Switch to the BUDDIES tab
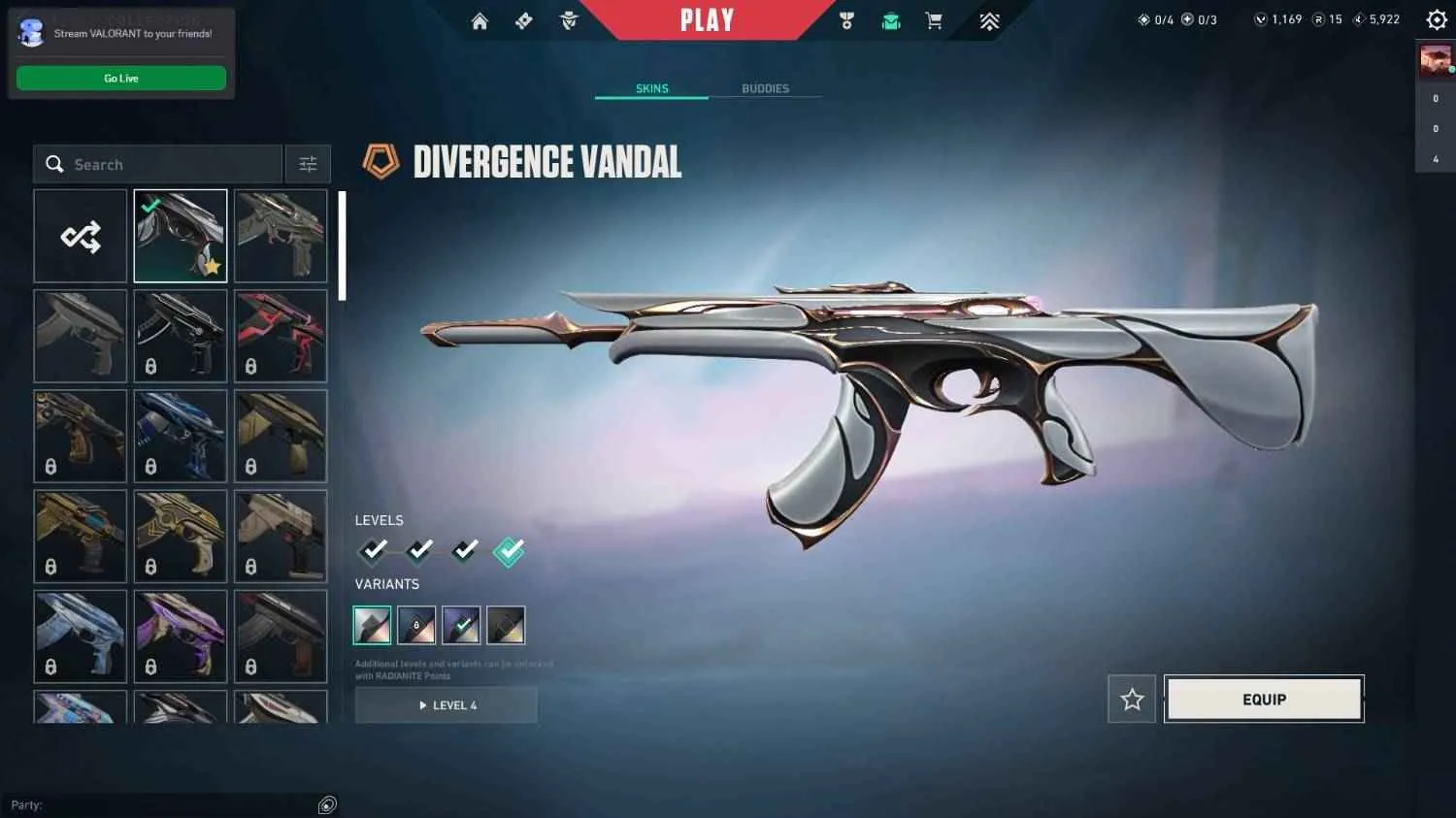 pyautogui.click(x=765, y=88)
